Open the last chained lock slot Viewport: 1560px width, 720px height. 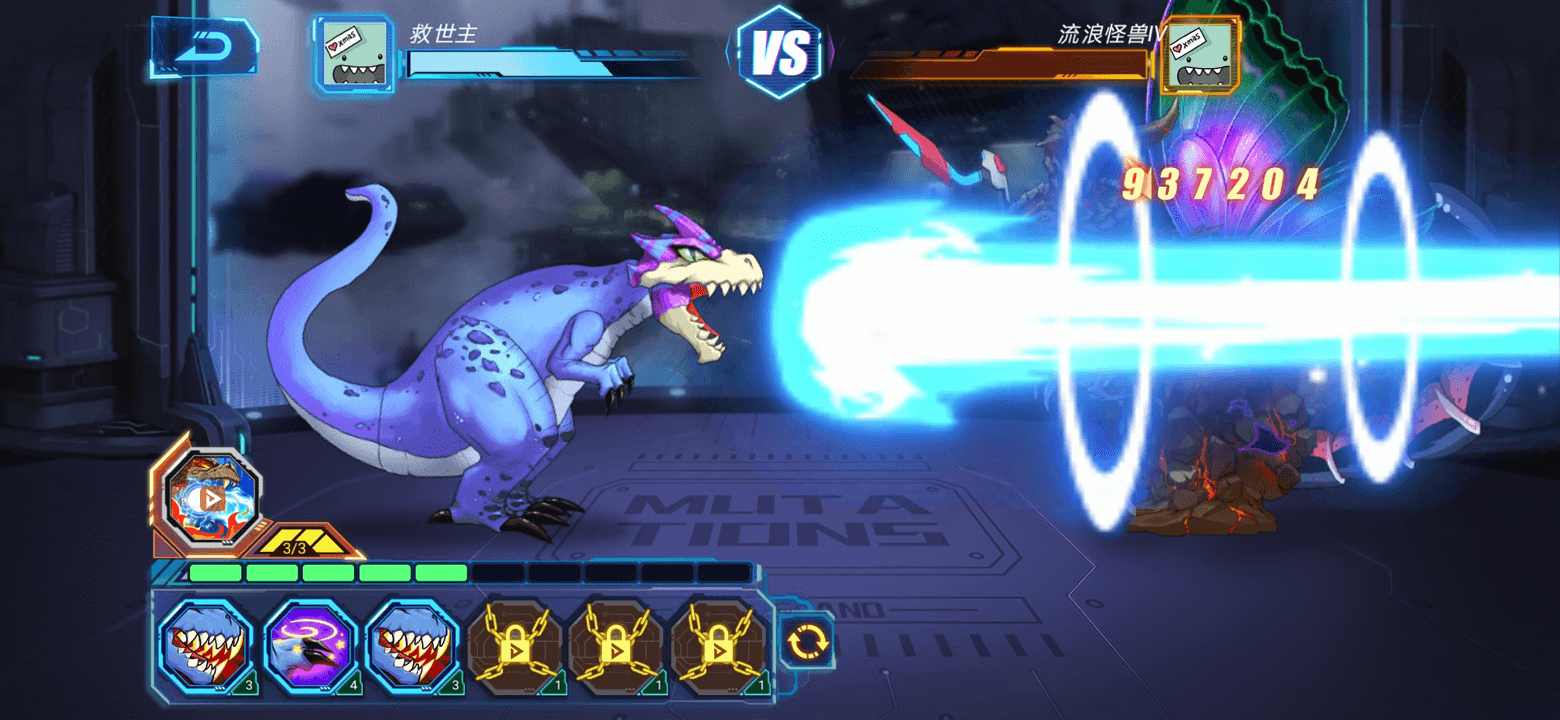pos(719,645)
